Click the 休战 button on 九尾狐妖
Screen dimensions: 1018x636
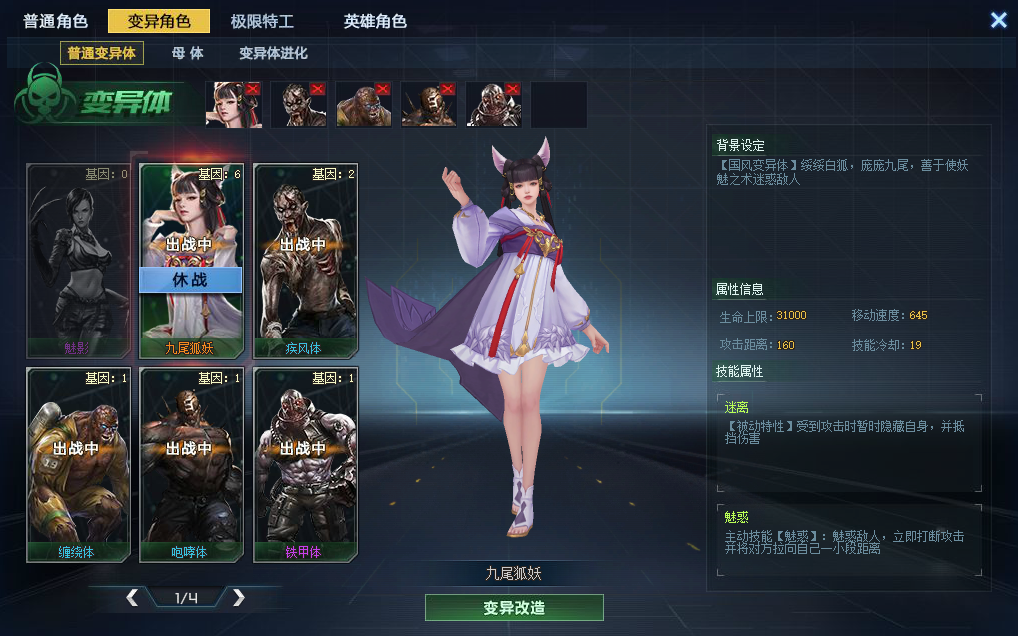coord(190,280)
